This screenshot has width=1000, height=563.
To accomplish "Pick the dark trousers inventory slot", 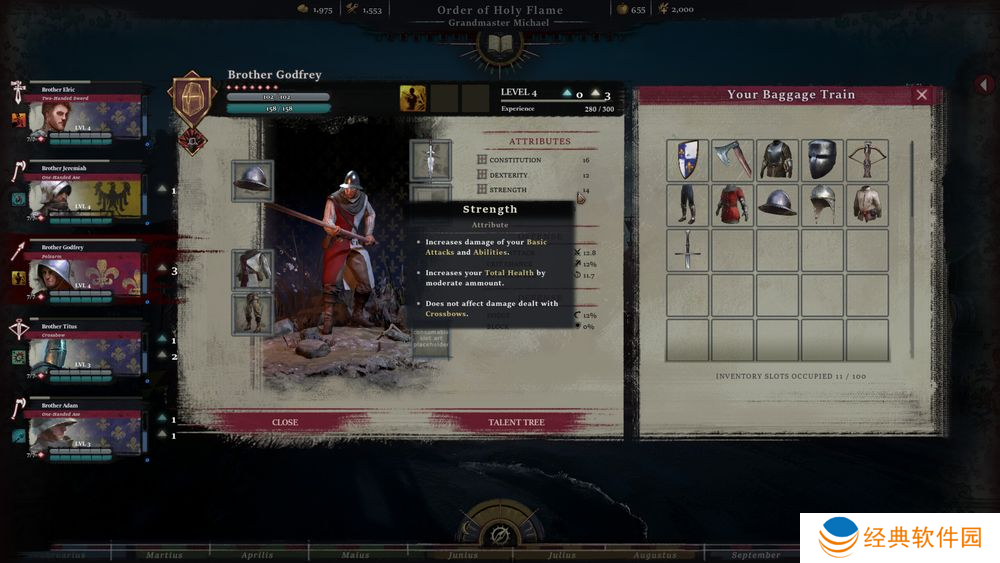I will (x=687, y=204).
